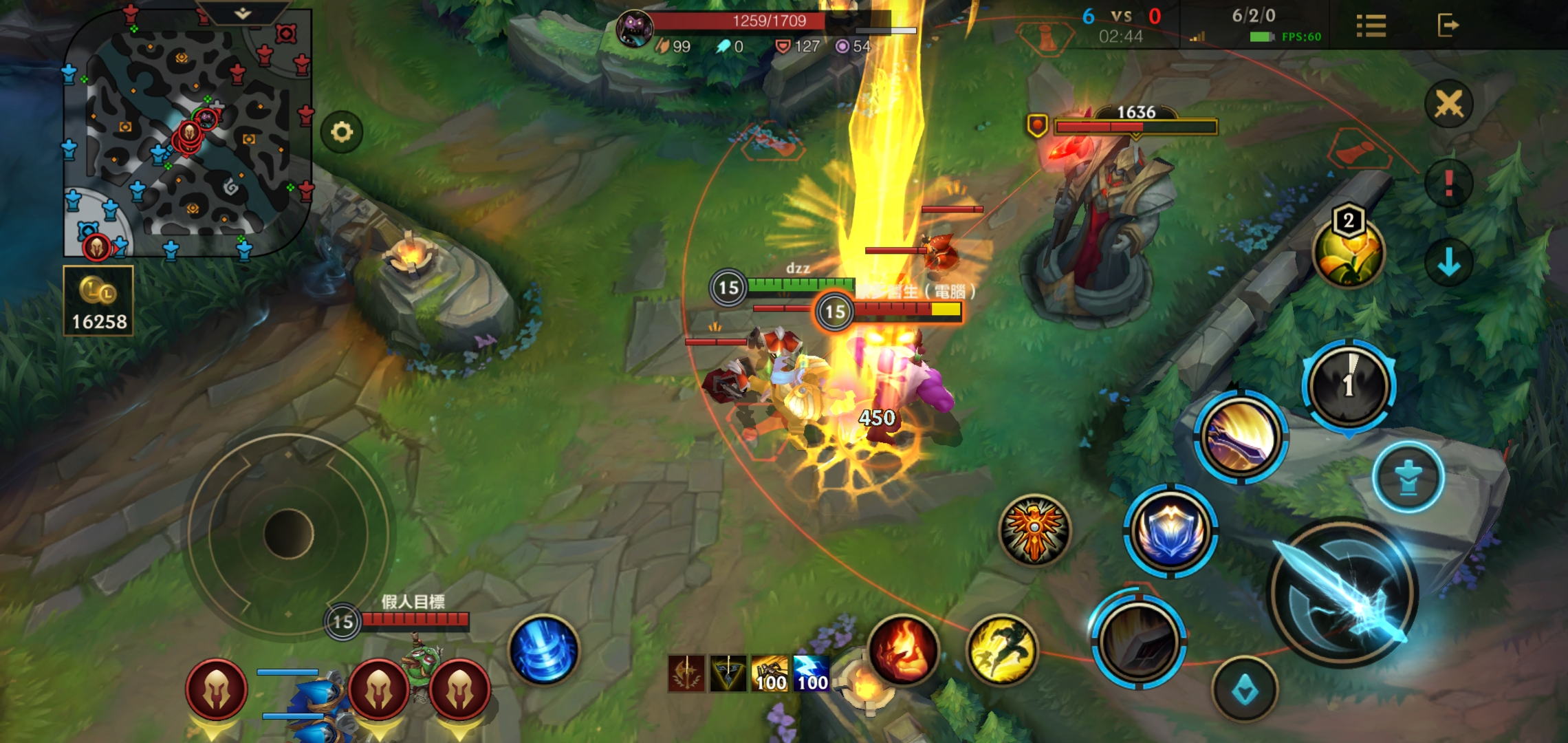Tap the basic attack sword button
Screen dimensions: 1568x743
coord(1342,593)
